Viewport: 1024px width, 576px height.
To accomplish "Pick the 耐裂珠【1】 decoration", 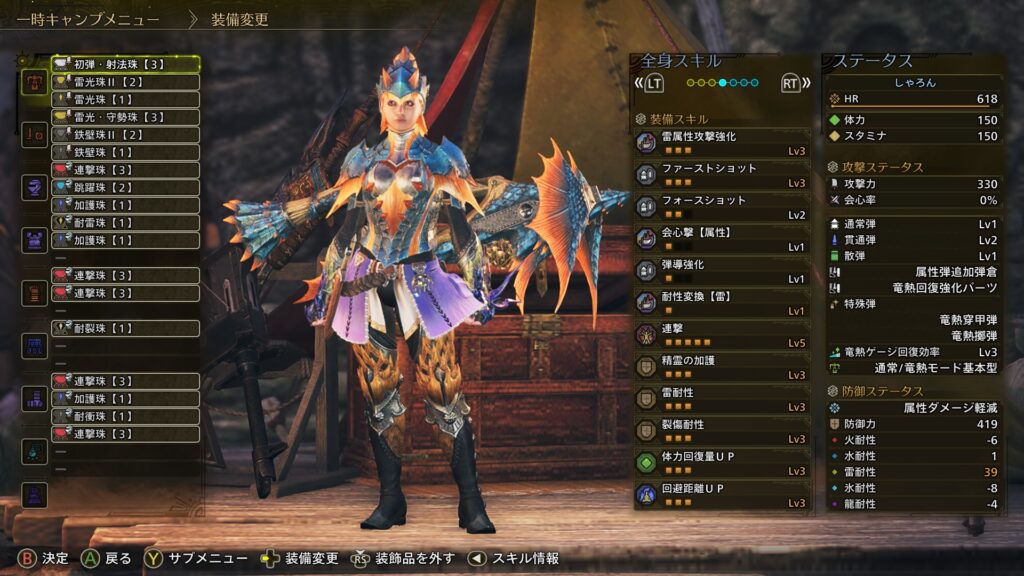I will click(x=125, y=328).
